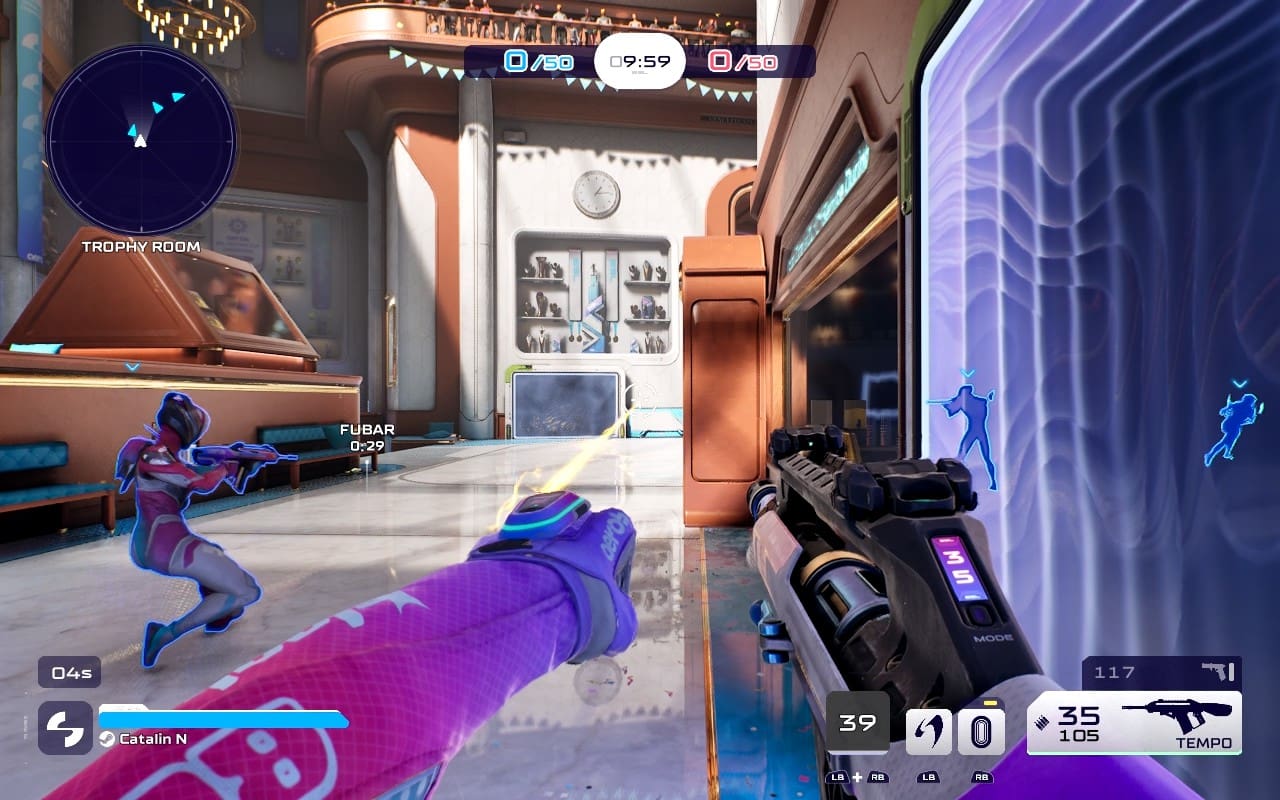The height and width of the screenshot is (800, 1280).
Task: Select the TEMPO rifle weapon slot
Action: click(x=1134, y=722)
